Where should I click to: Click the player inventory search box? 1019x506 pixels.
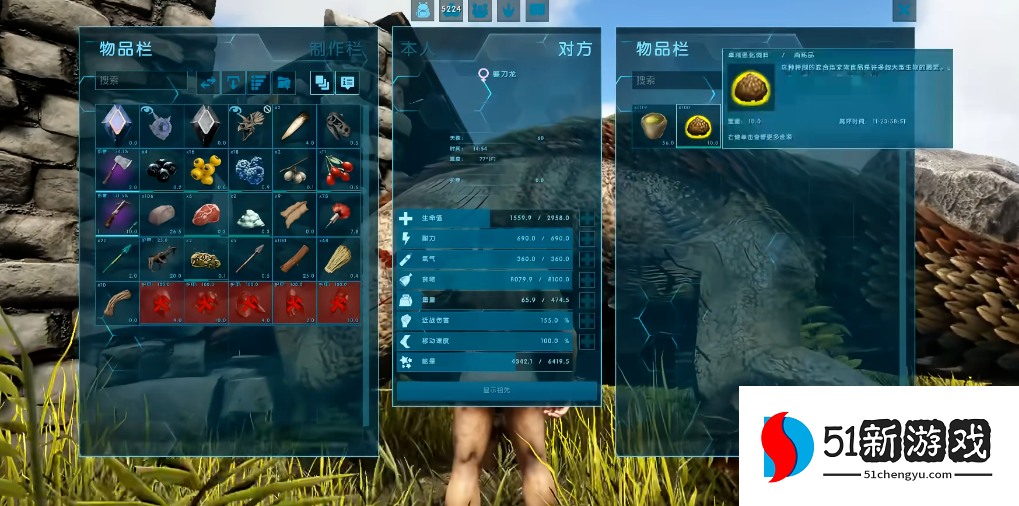tap(140, 81)
